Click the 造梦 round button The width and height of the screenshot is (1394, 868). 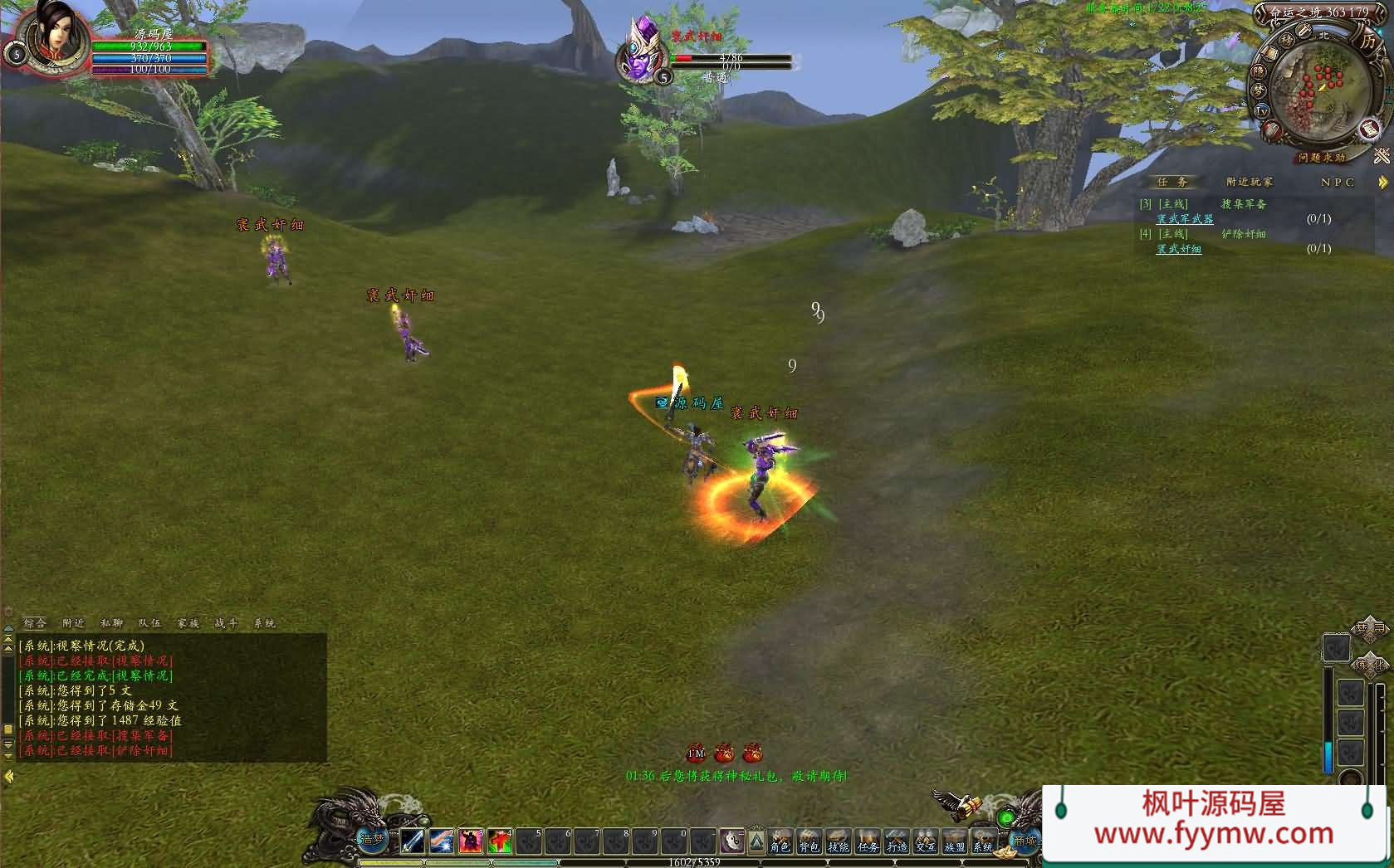(x=372, y=840)
